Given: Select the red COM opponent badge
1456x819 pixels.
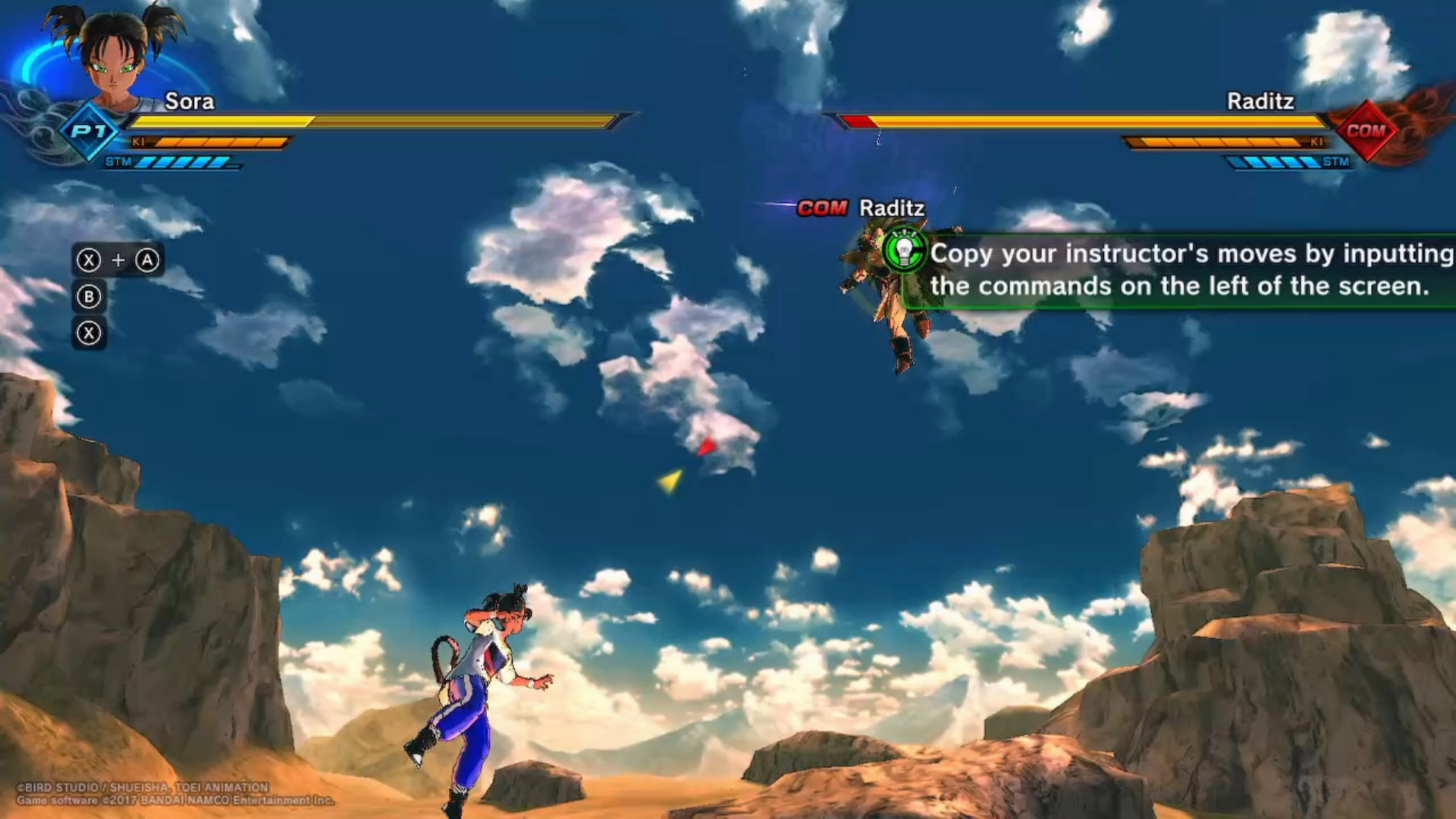Looking at the screenshot, I should point(1366,130).
